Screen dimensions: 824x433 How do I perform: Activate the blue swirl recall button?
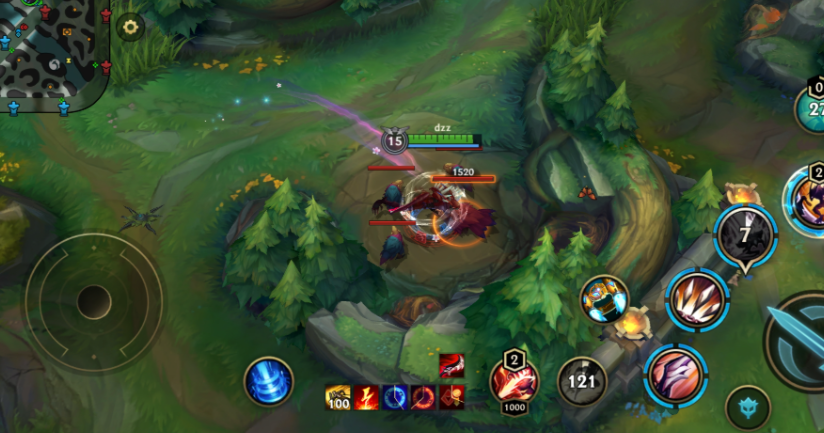[x=268, y=382]
